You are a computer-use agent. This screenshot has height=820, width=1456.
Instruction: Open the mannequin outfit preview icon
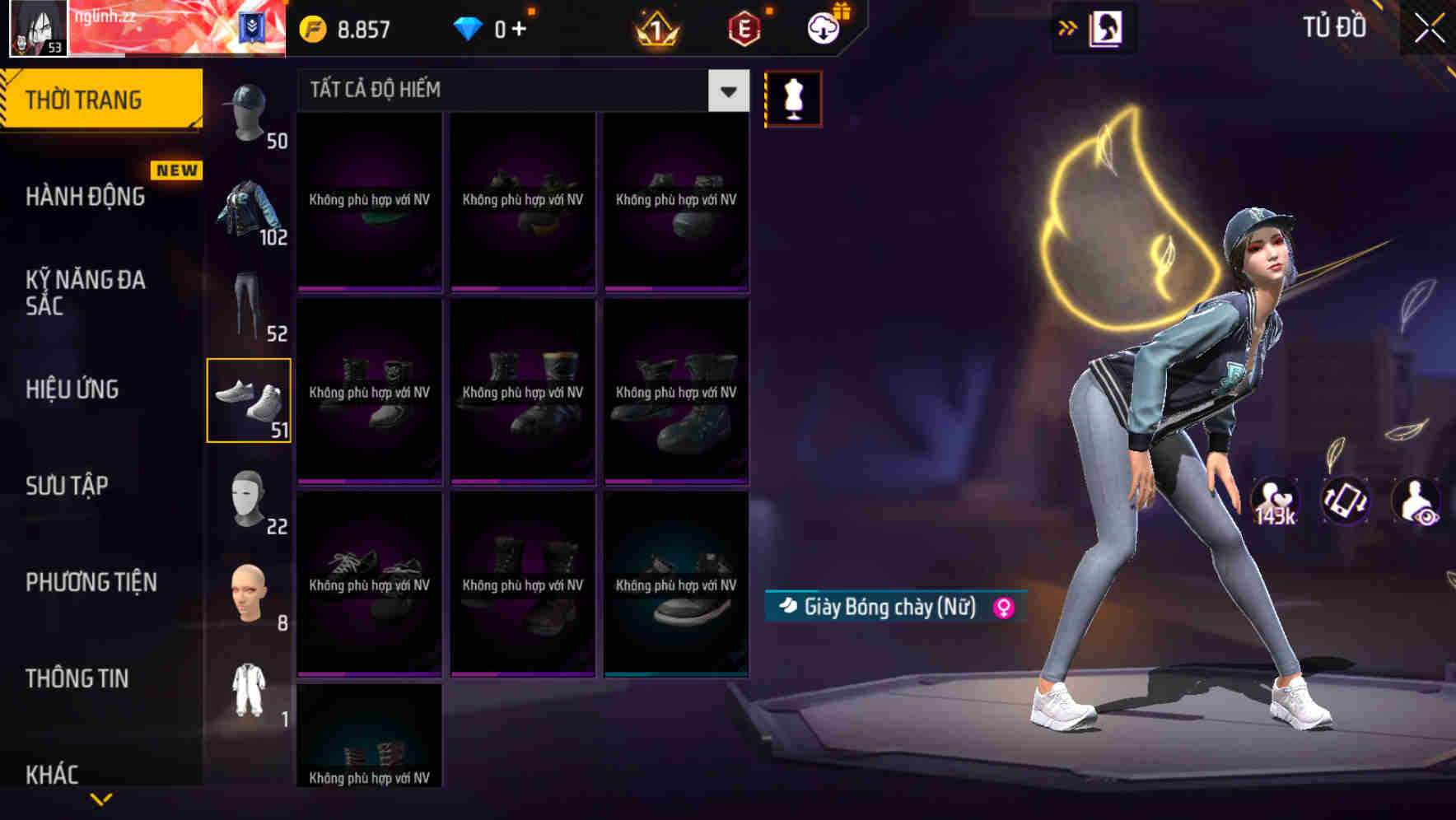click(x=793, y=97)
